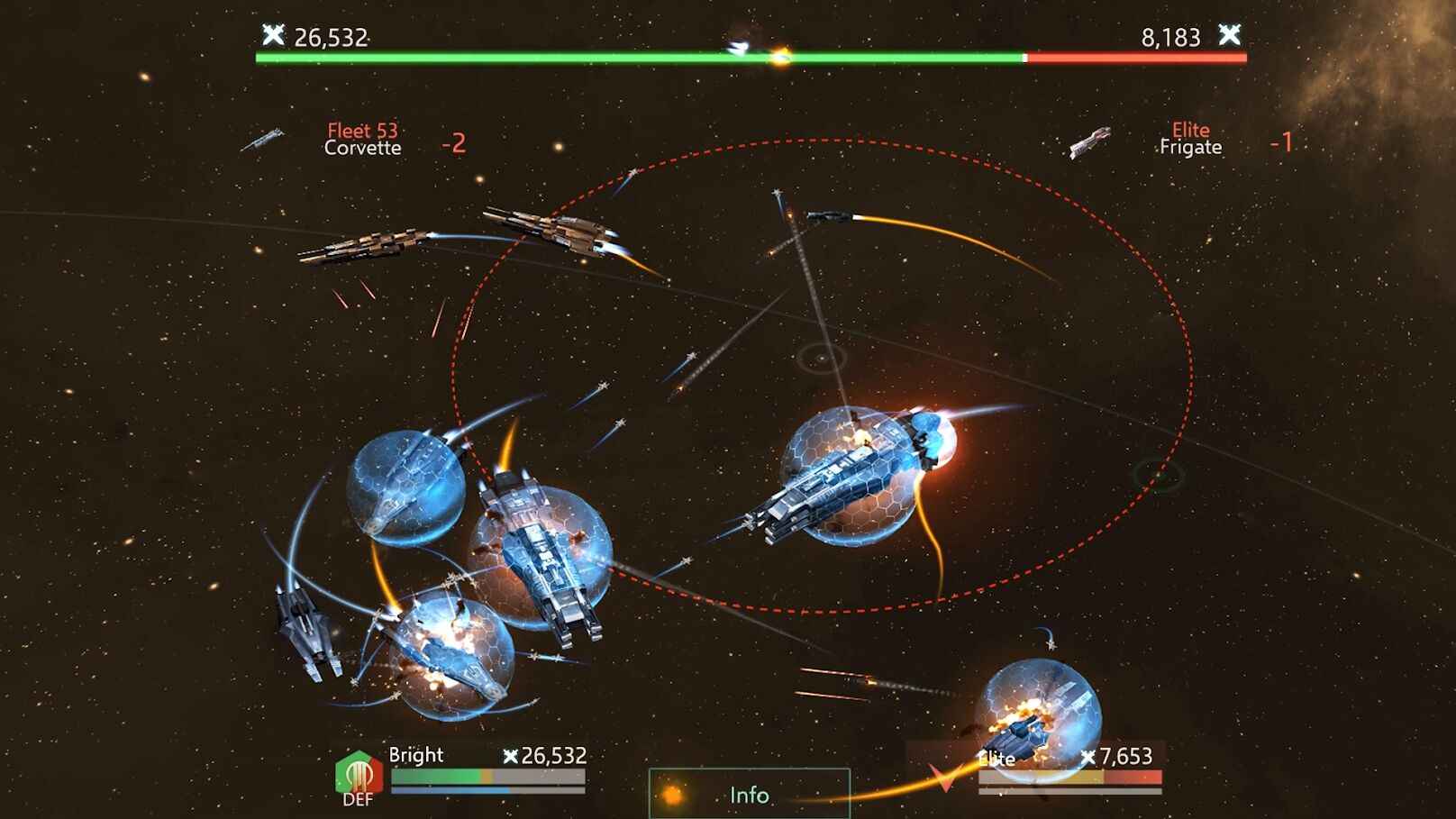Click the Elite fleet name label

pos(996,759)
